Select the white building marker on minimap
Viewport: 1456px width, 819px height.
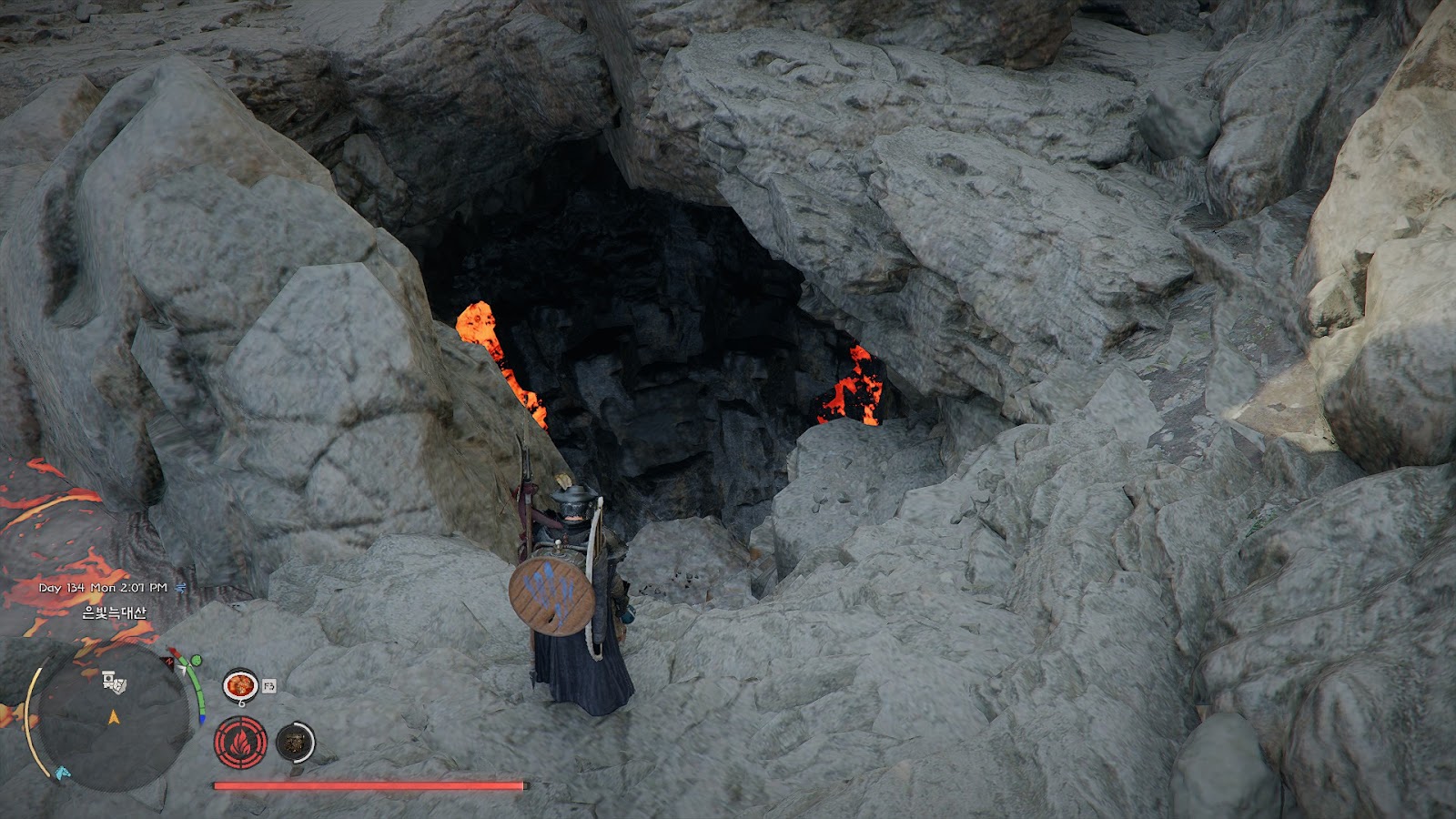[x=115, y=682]
